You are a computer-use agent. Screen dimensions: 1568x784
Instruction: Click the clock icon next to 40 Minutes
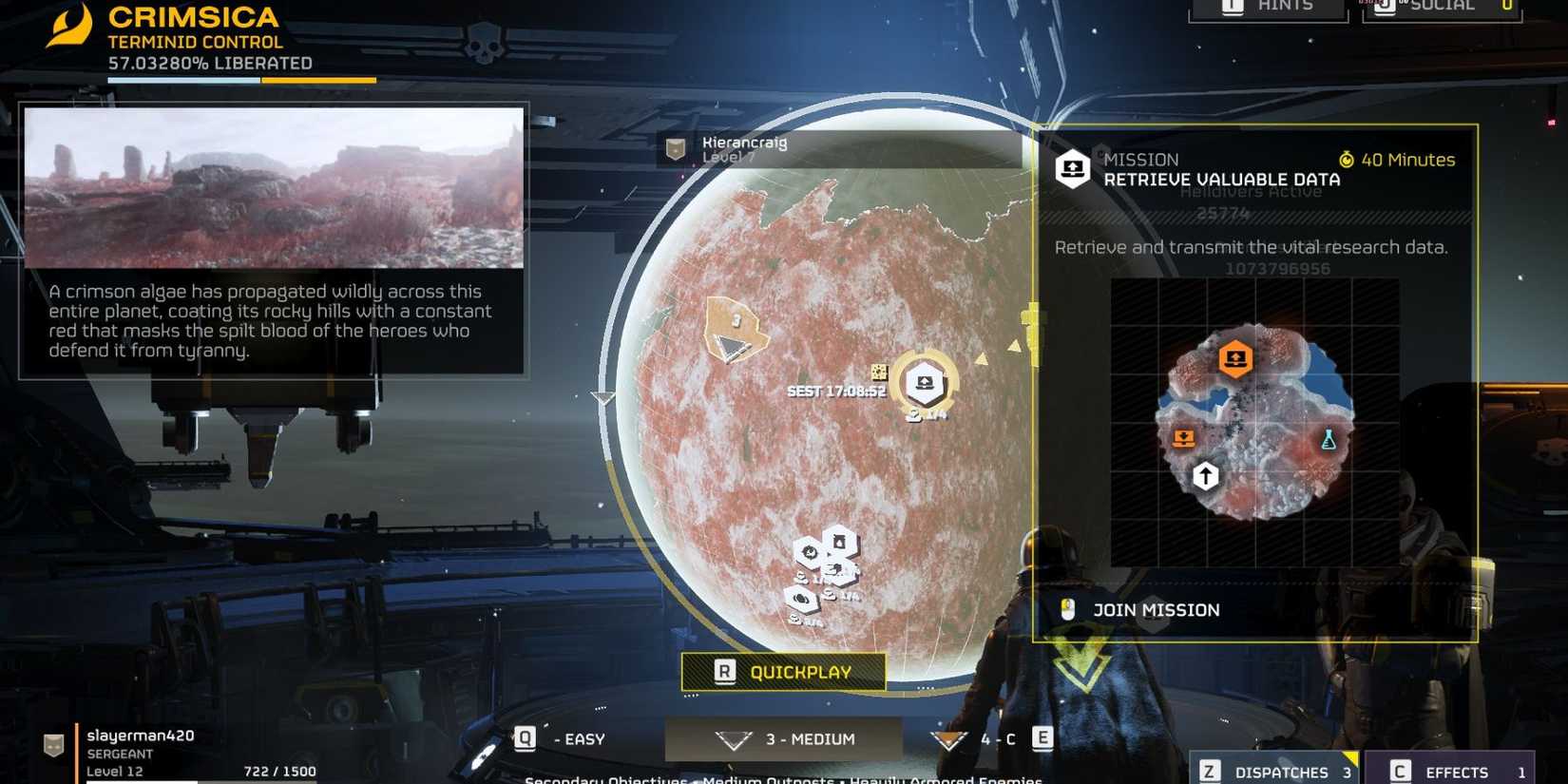[1347, 160]
